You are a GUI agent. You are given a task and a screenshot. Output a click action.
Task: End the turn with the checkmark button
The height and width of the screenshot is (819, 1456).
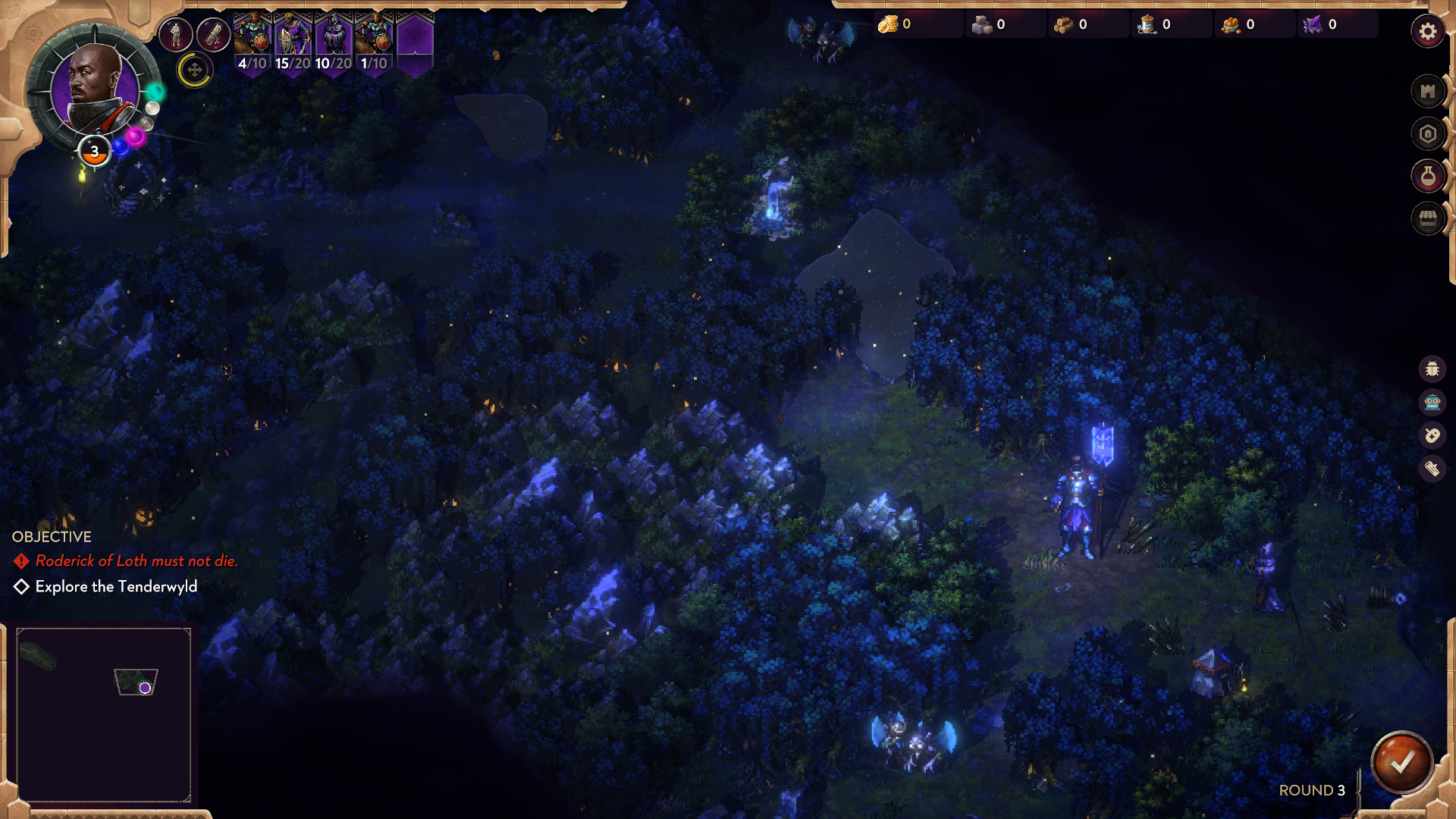(x=1401, y=763)
